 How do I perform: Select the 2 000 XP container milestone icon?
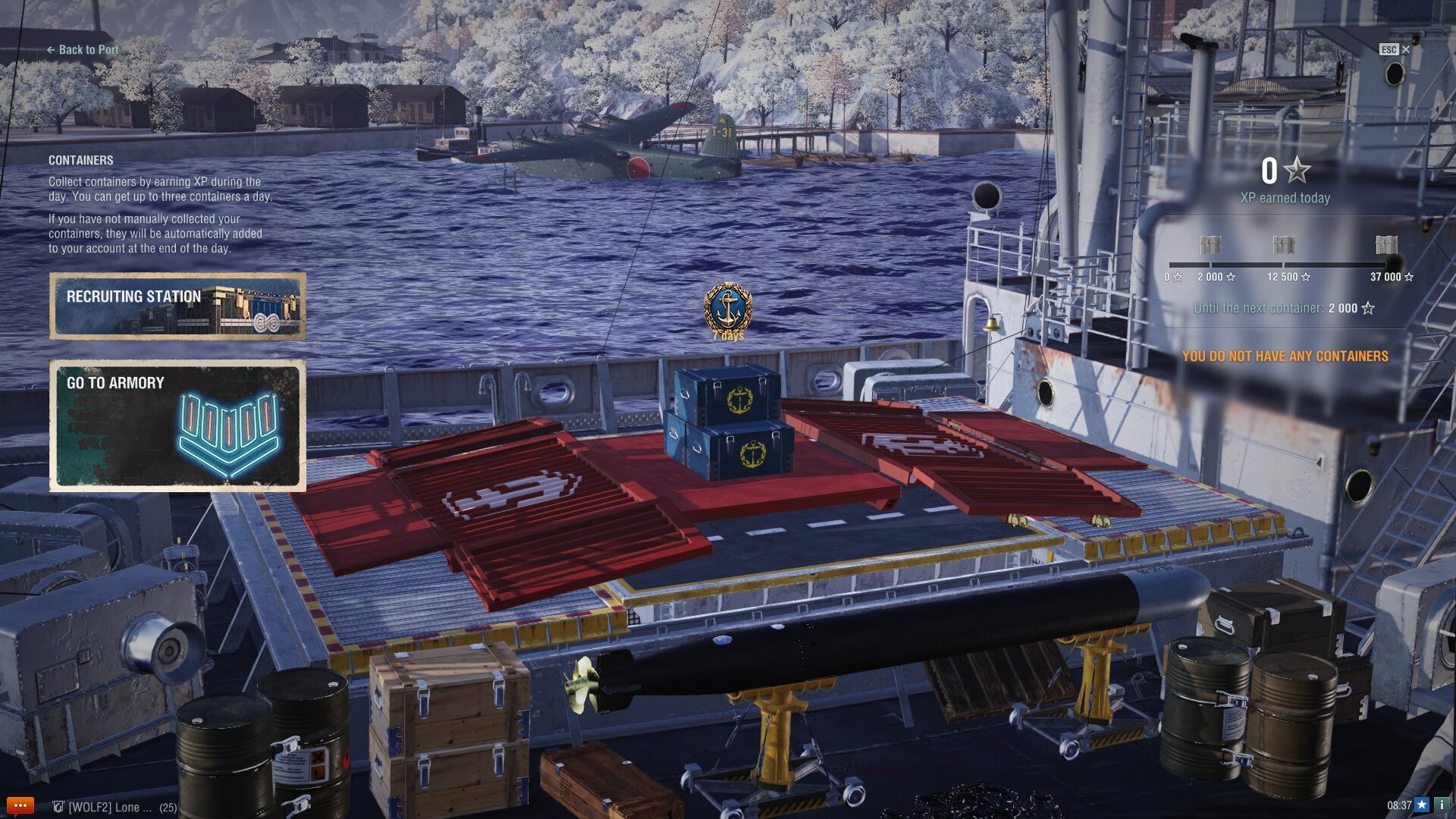pos(1210,245)
